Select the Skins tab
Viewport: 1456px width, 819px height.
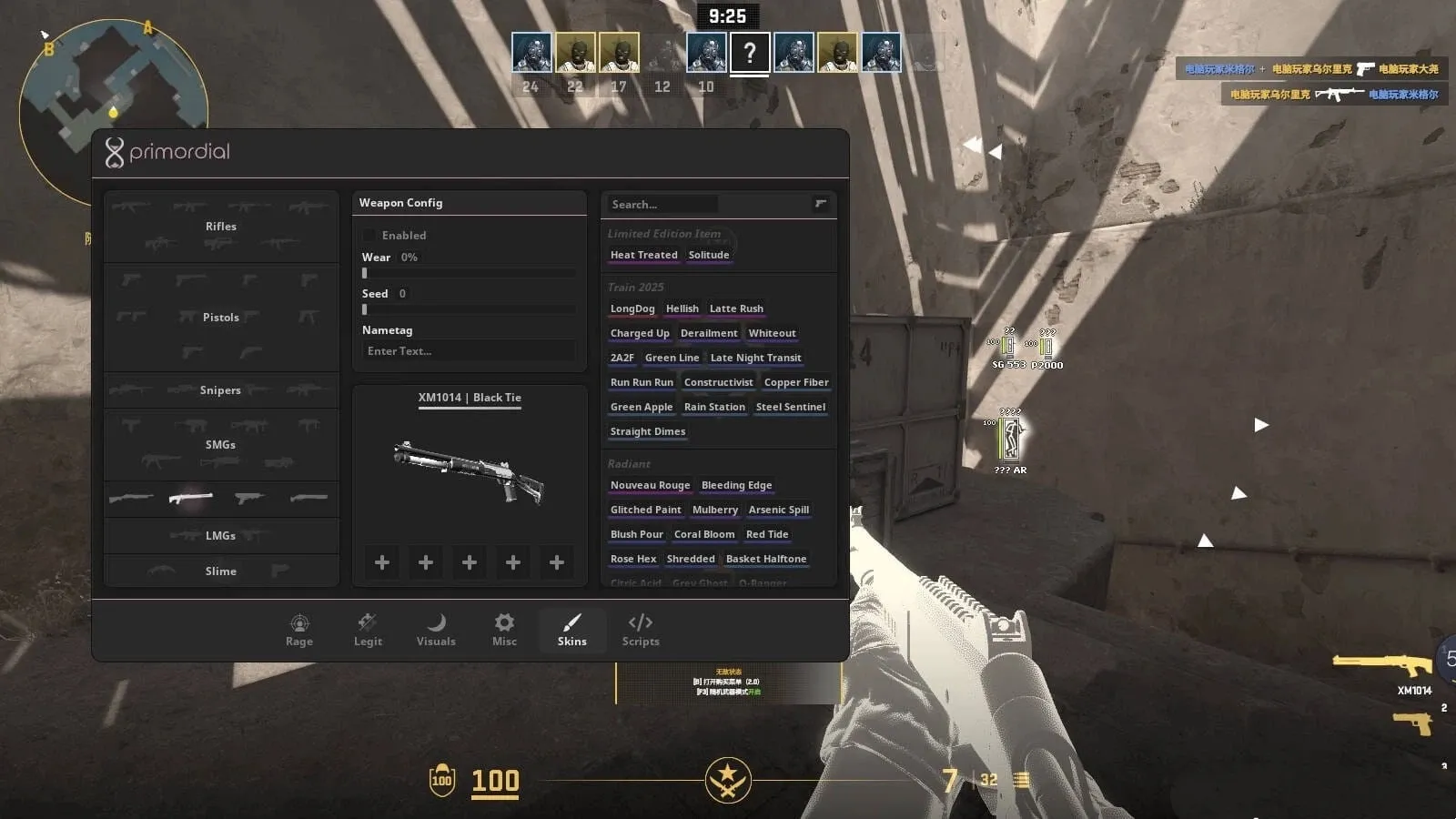[571, 630]
